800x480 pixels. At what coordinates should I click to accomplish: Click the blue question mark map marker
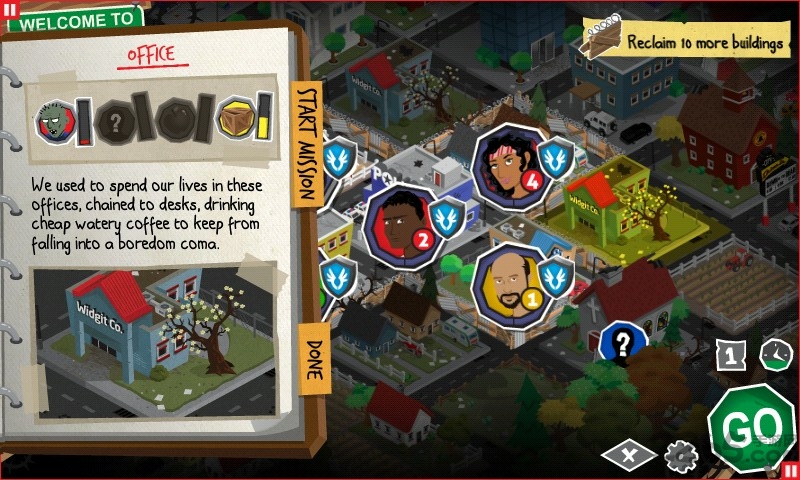(x=623, y=345)
